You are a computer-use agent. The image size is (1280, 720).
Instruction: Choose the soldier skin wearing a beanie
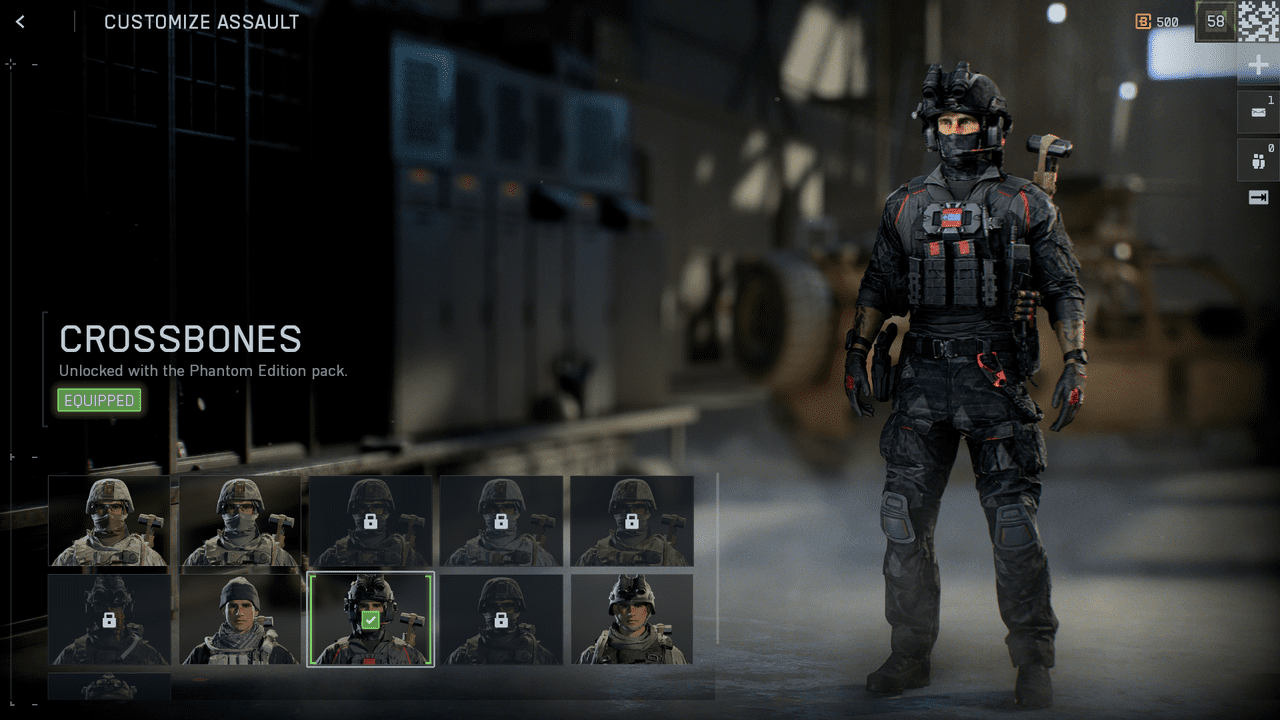[240, 619]
